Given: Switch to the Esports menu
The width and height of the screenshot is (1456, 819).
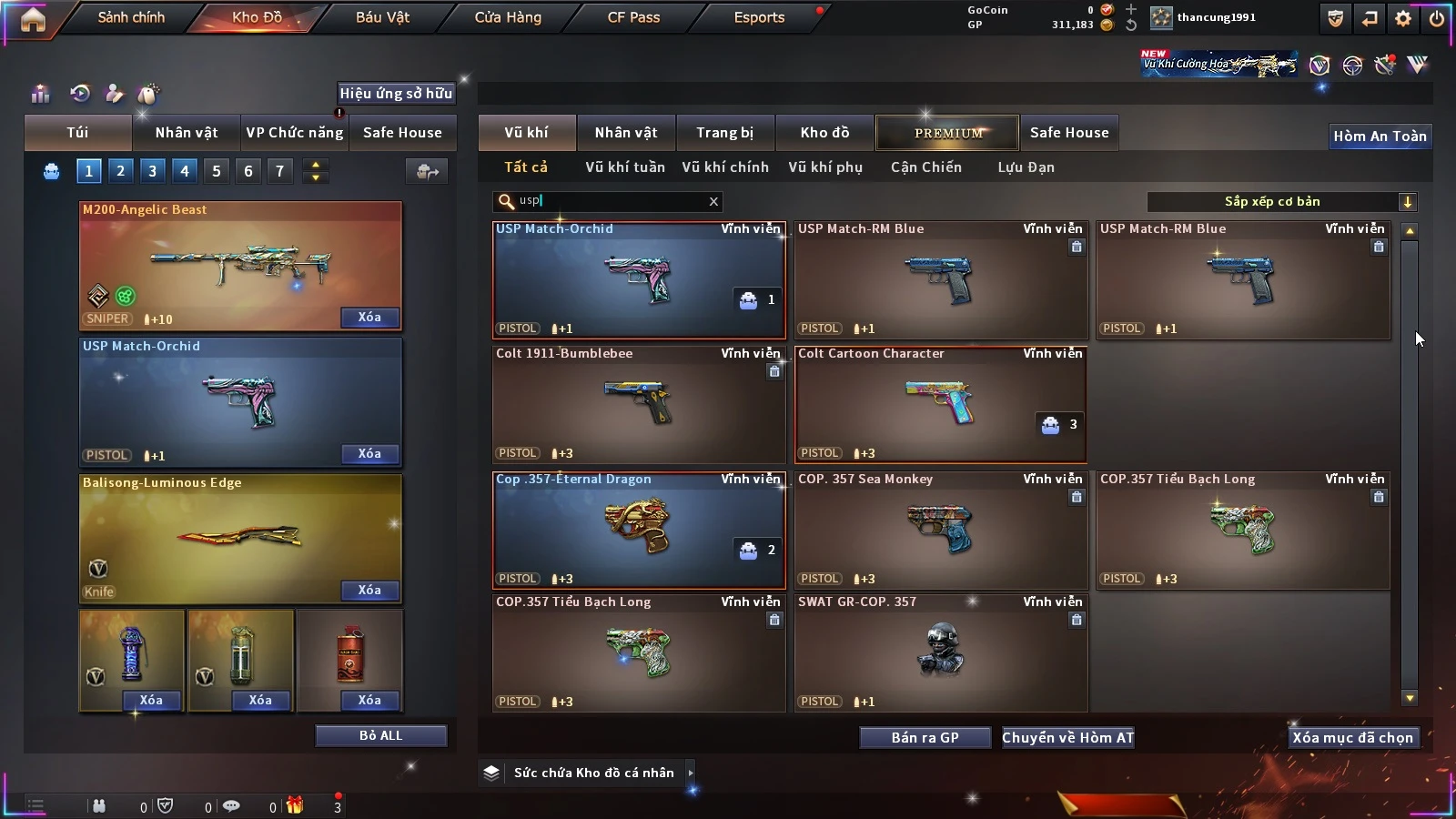Looking at the screenshot, I should click(759, 17).
